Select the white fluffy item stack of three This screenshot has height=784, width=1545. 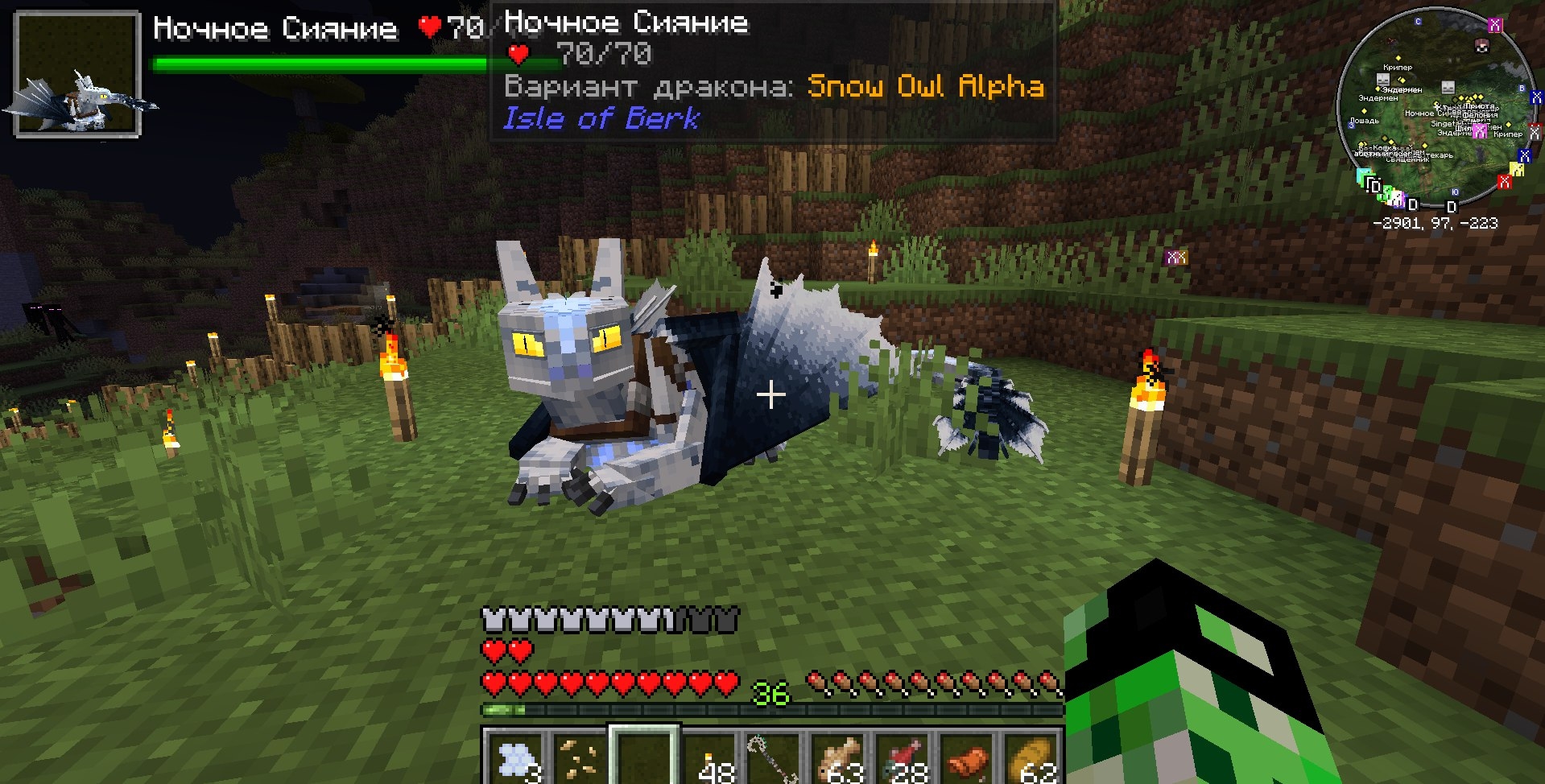click(514, 757)
